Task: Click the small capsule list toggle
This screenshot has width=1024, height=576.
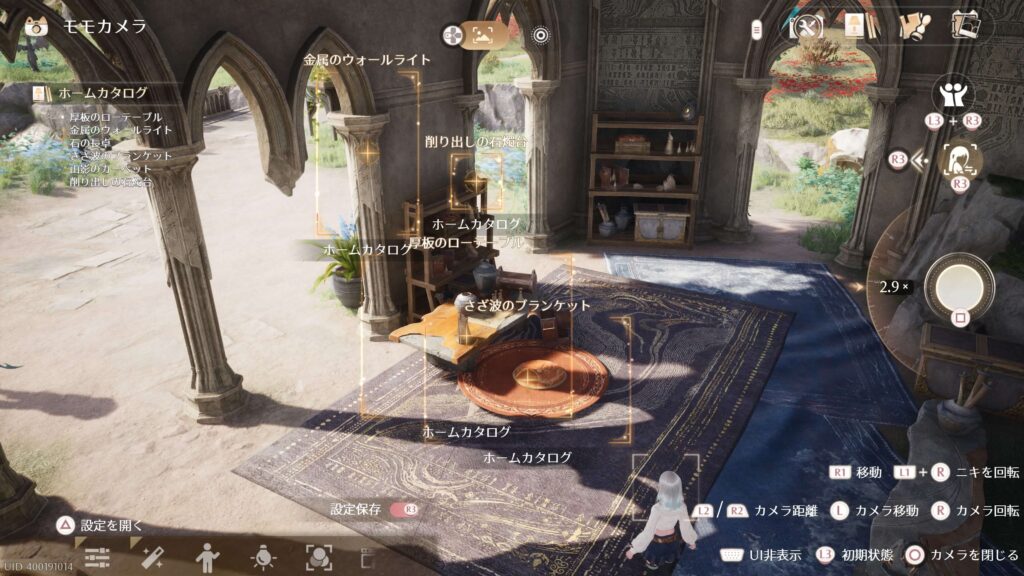Action: 757,30
